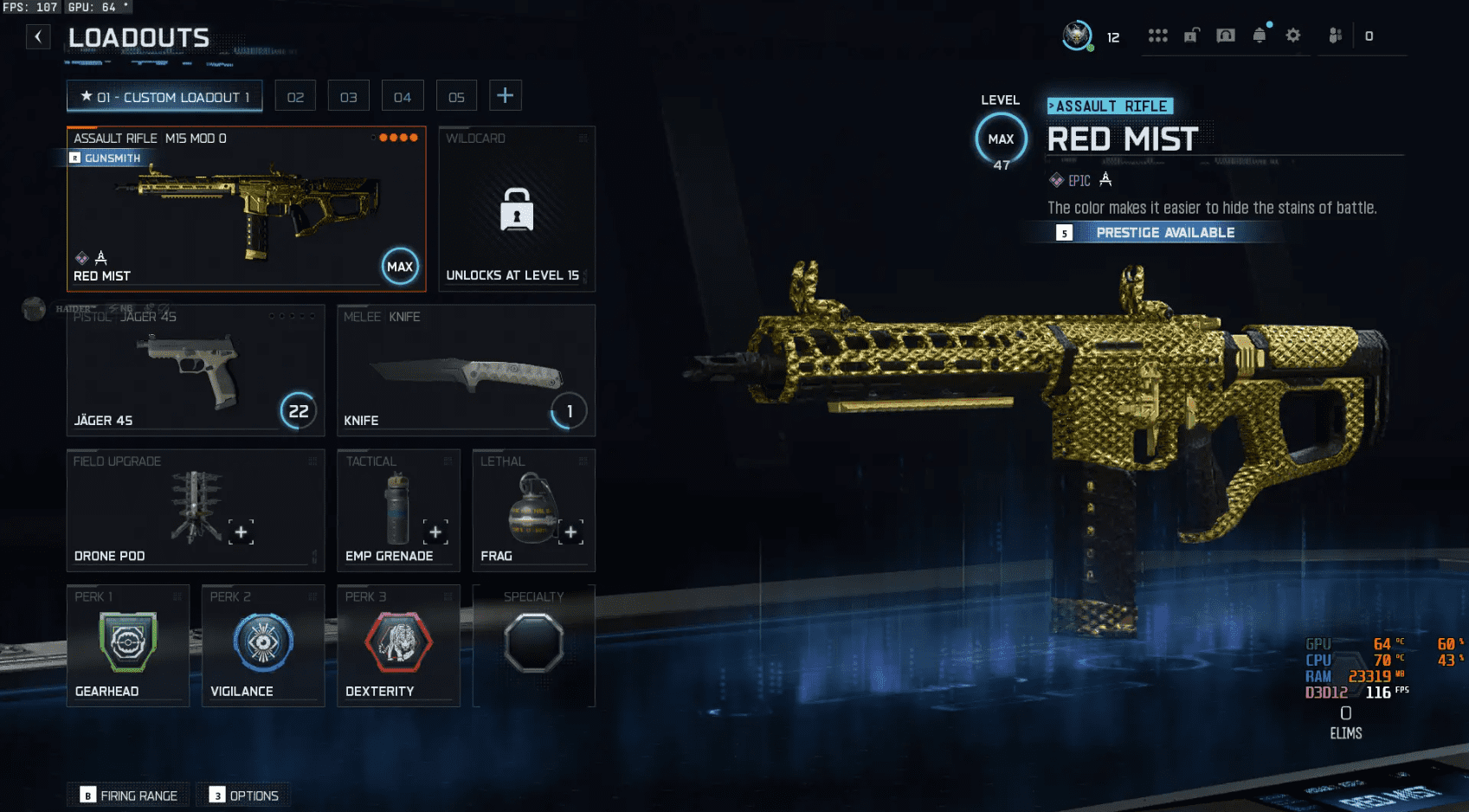The image size is (1469, 812).
Task: Open notifications via the bell icon
Action: pyautogui.click(x=1260, y=35)
